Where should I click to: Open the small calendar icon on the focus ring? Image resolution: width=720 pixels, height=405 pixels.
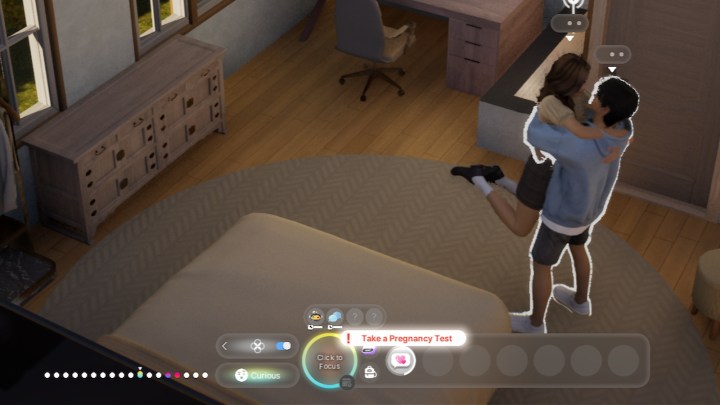point(347,381)
